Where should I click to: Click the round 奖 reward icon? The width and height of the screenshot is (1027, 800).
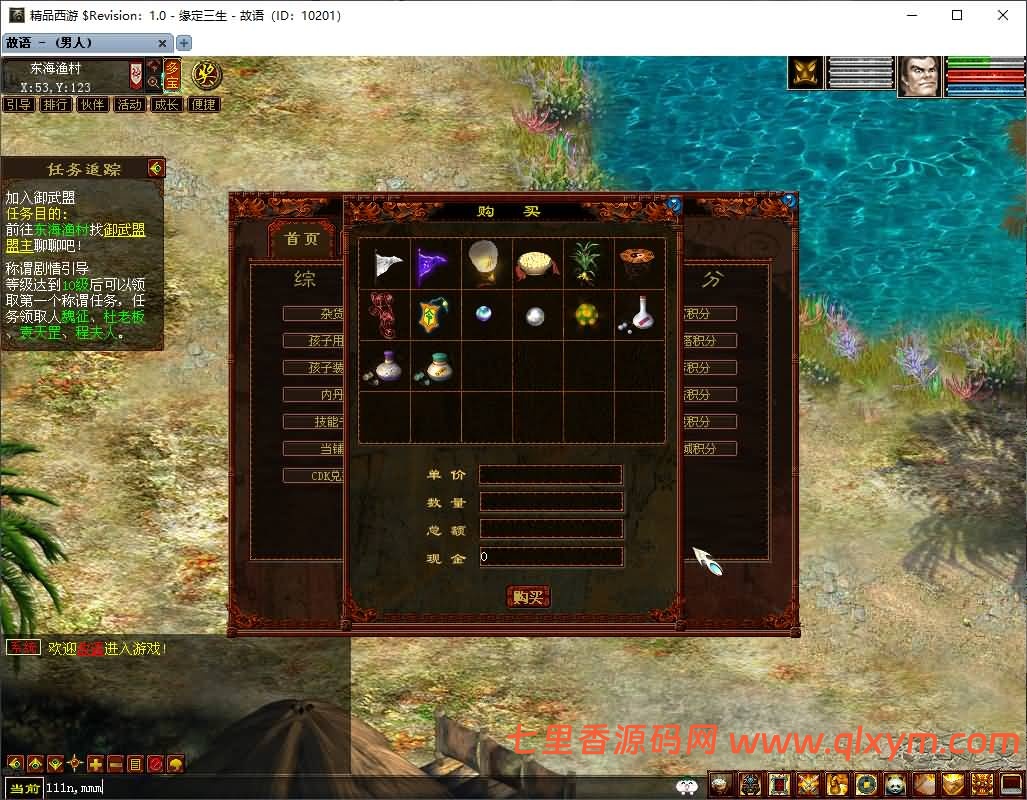(x=207, y=75)
